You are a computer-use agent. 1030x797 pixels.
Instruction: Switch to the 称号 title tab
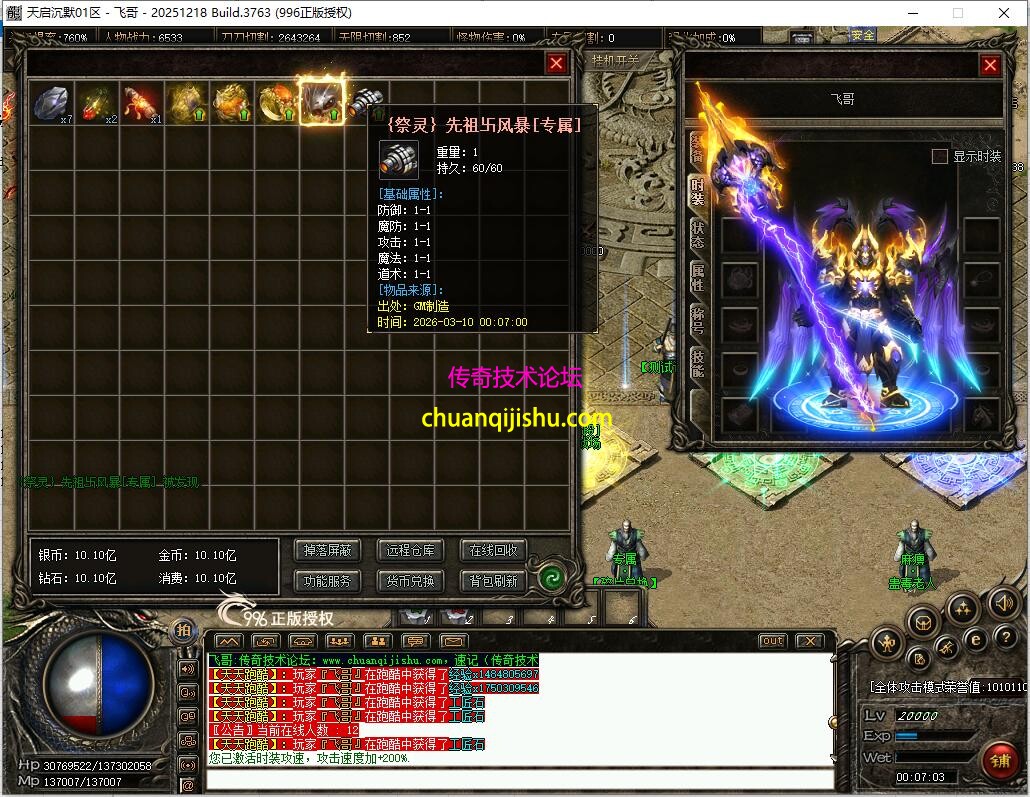click(697, 320)
